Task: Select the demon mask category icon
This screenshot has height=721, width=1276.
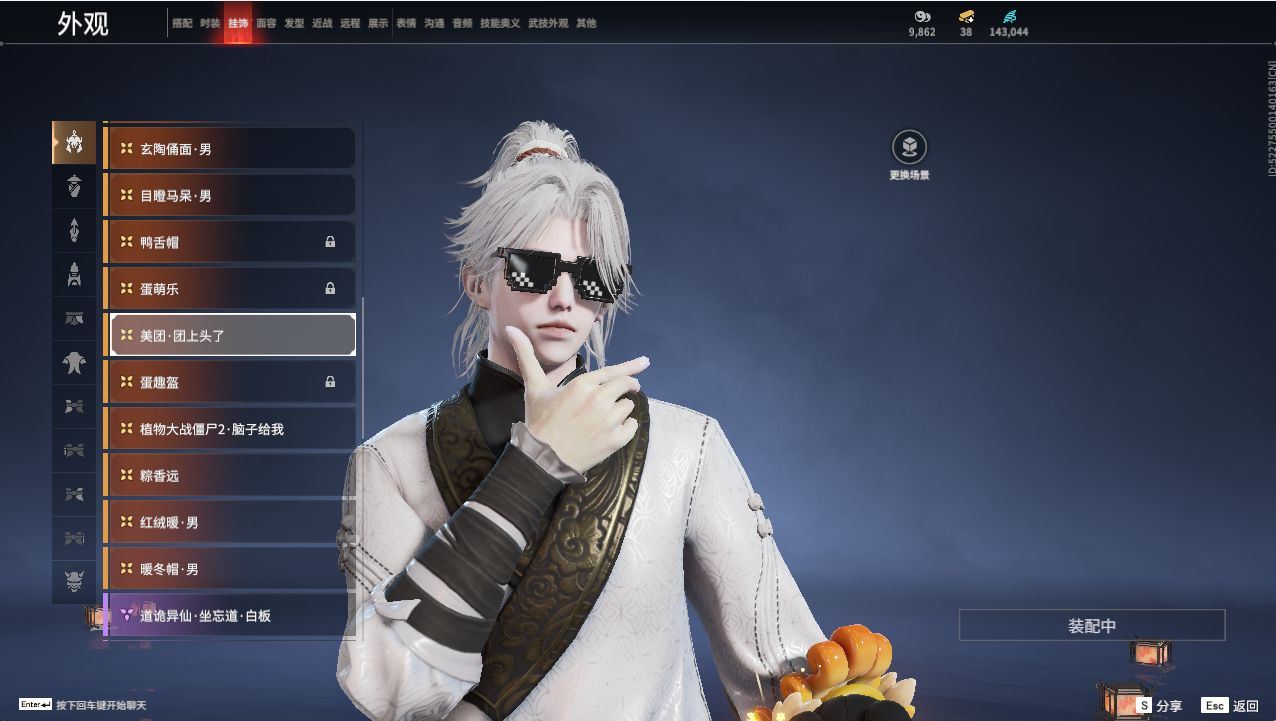Action: click(x=74, y=581)
